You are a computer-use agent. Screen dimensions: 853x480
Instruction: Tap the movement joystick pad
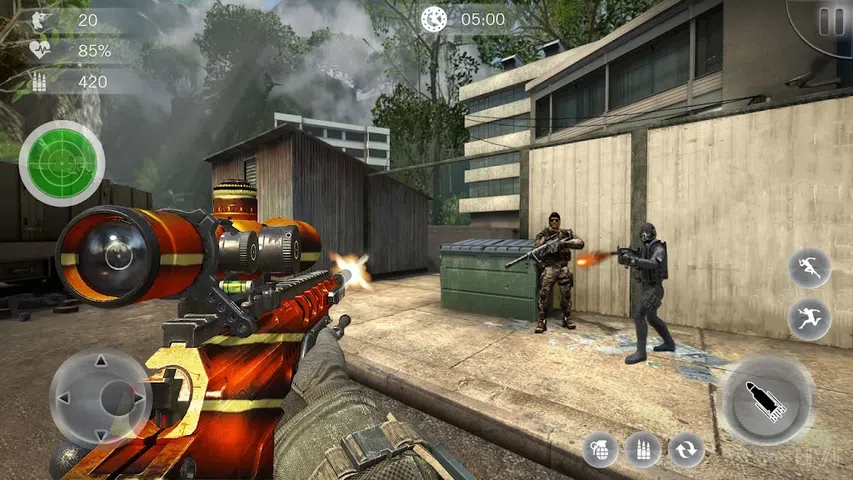click(x=99, y=398)
